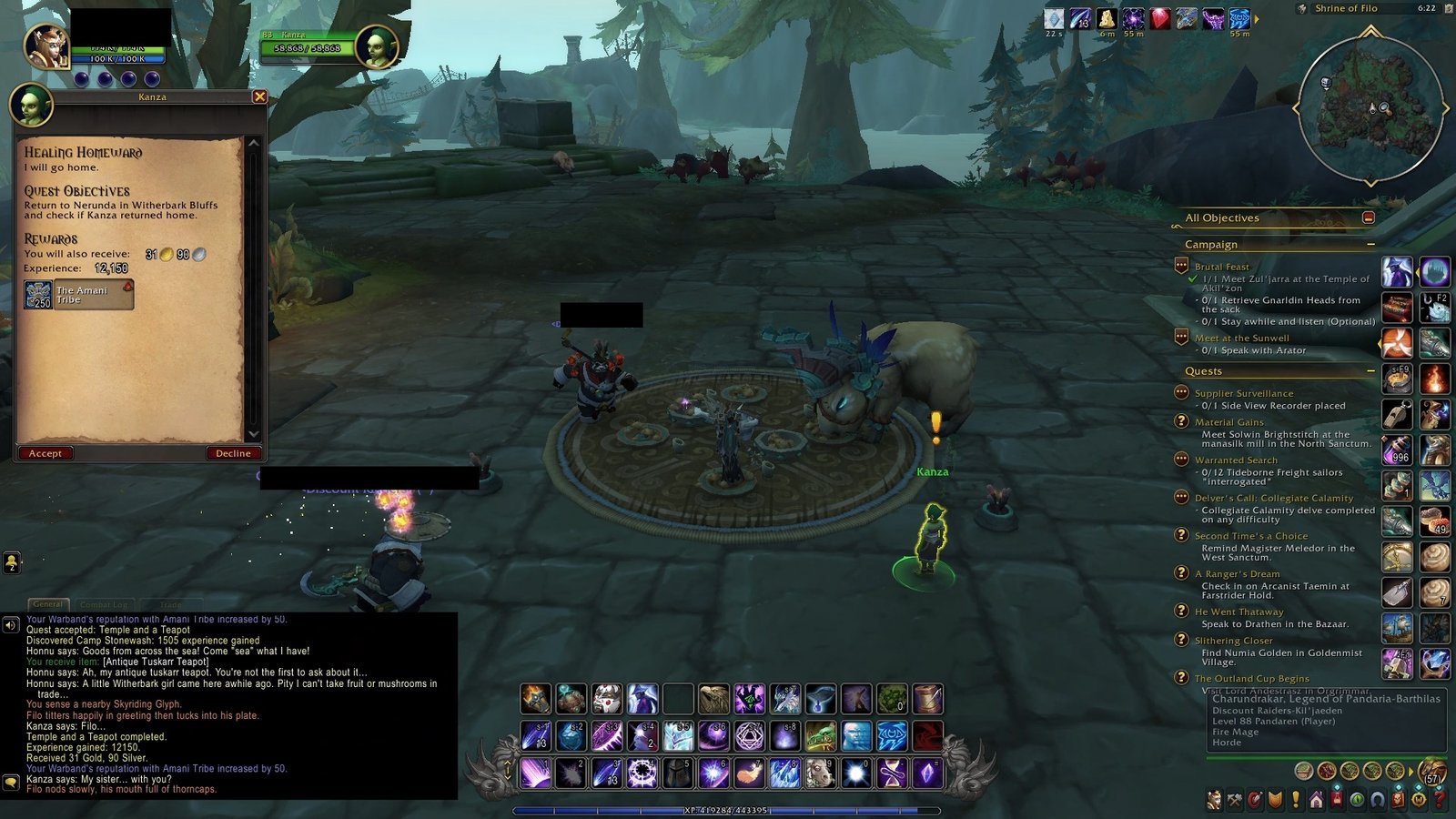The width and height of the screenshot is (1456, 819).
Task: Accept the Healing Homeward quest
Action: 45,453
